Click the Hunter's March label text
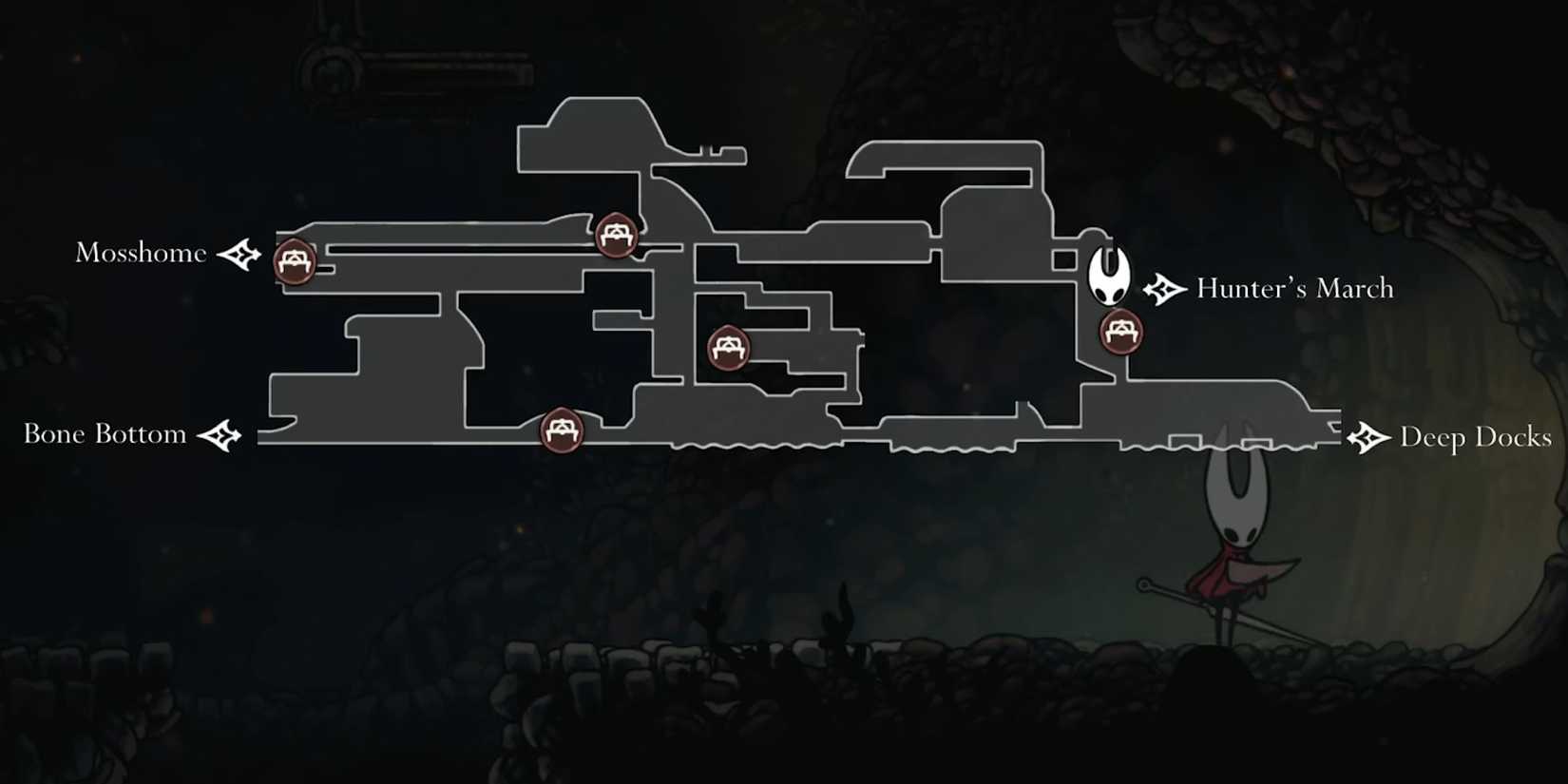Viewport: 1568px width, 784px height. 1294,288
